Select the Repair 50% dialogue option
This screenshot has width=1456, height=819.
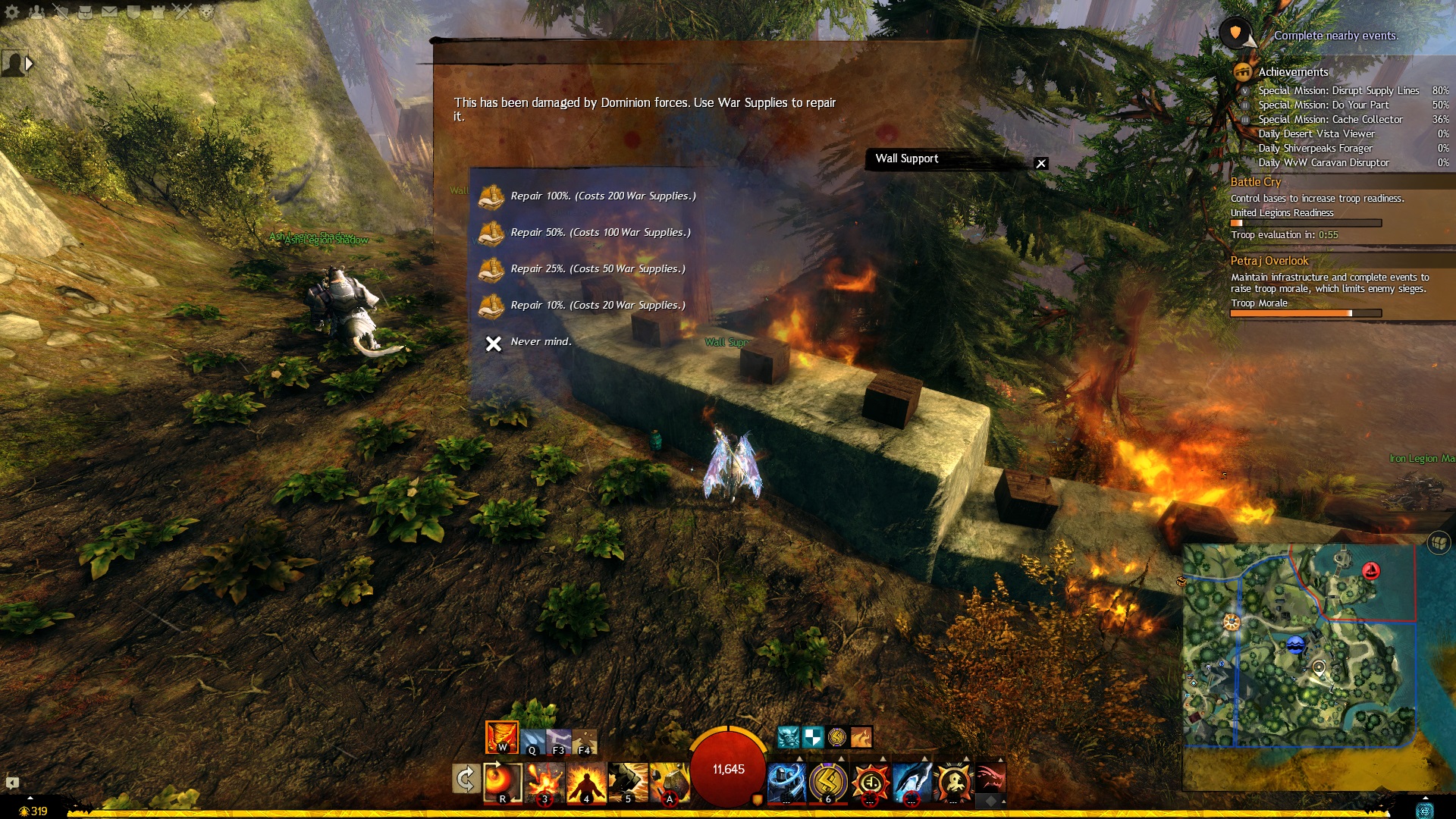click(600, 233)
